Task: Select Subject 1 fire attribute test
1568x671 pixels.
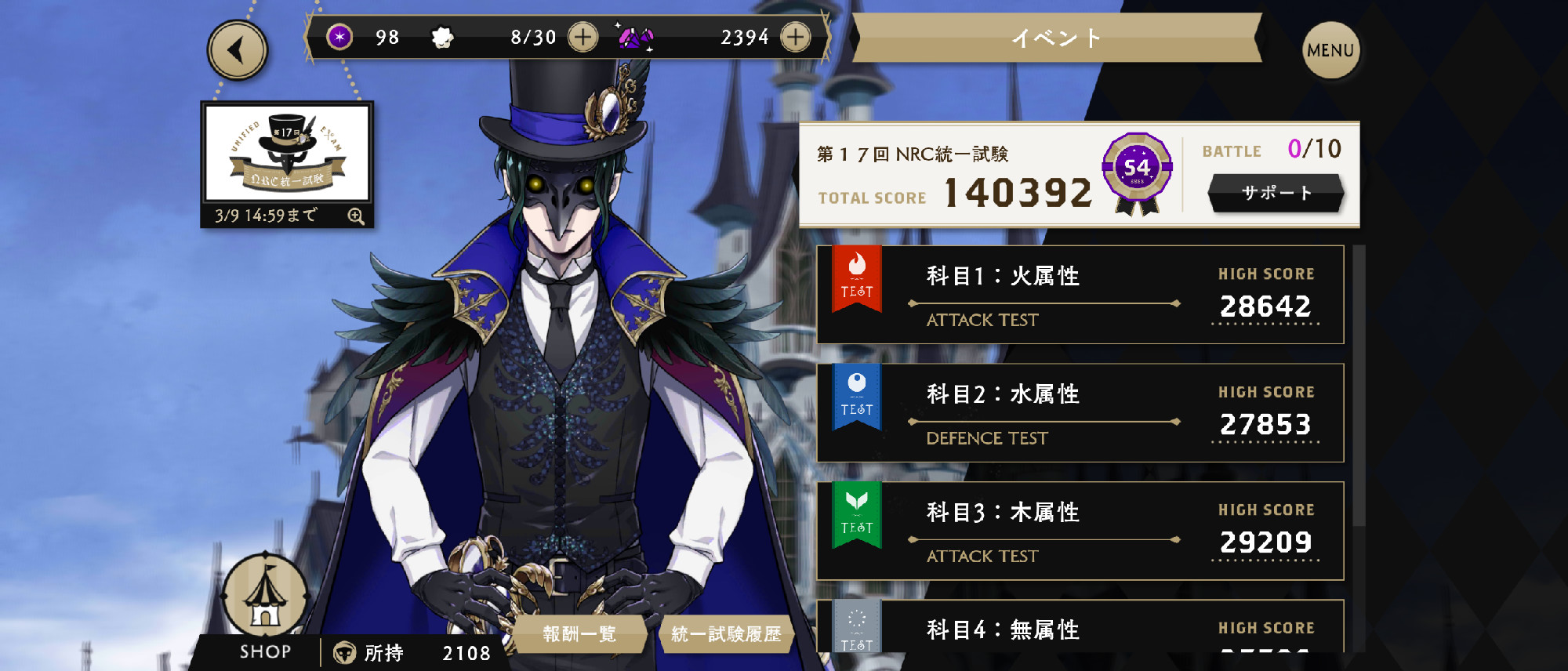Action: 1080,295
